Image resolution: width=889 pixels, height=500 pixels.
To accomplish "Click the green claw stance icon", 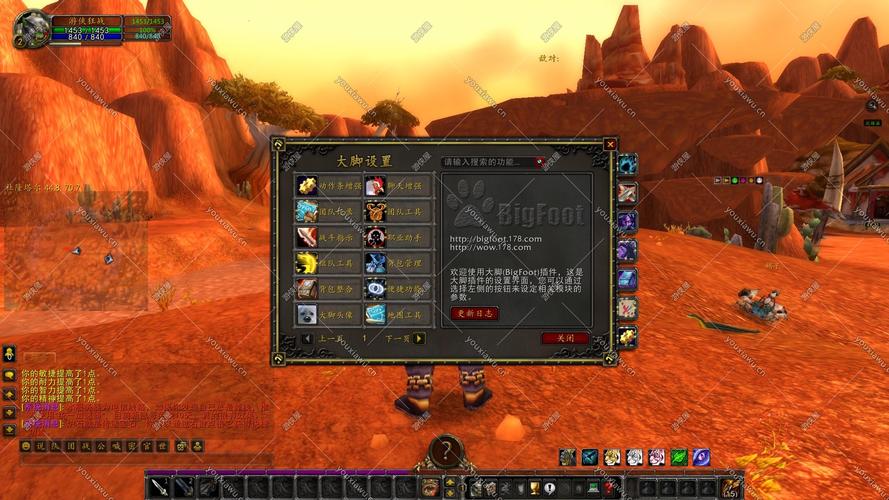I will [679, 457].
